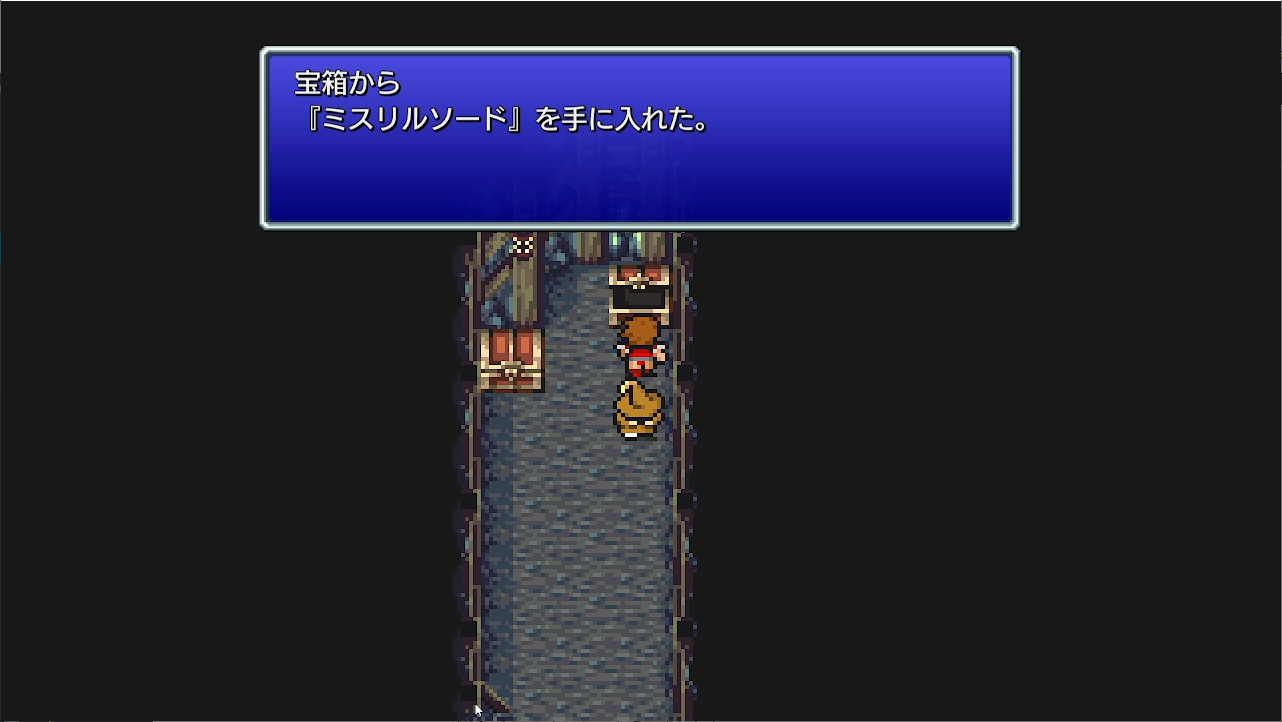Viewport: 1282px width, 722px height.
Task: Select the closed treasure chest on the left wall
Action: point(511,362)
